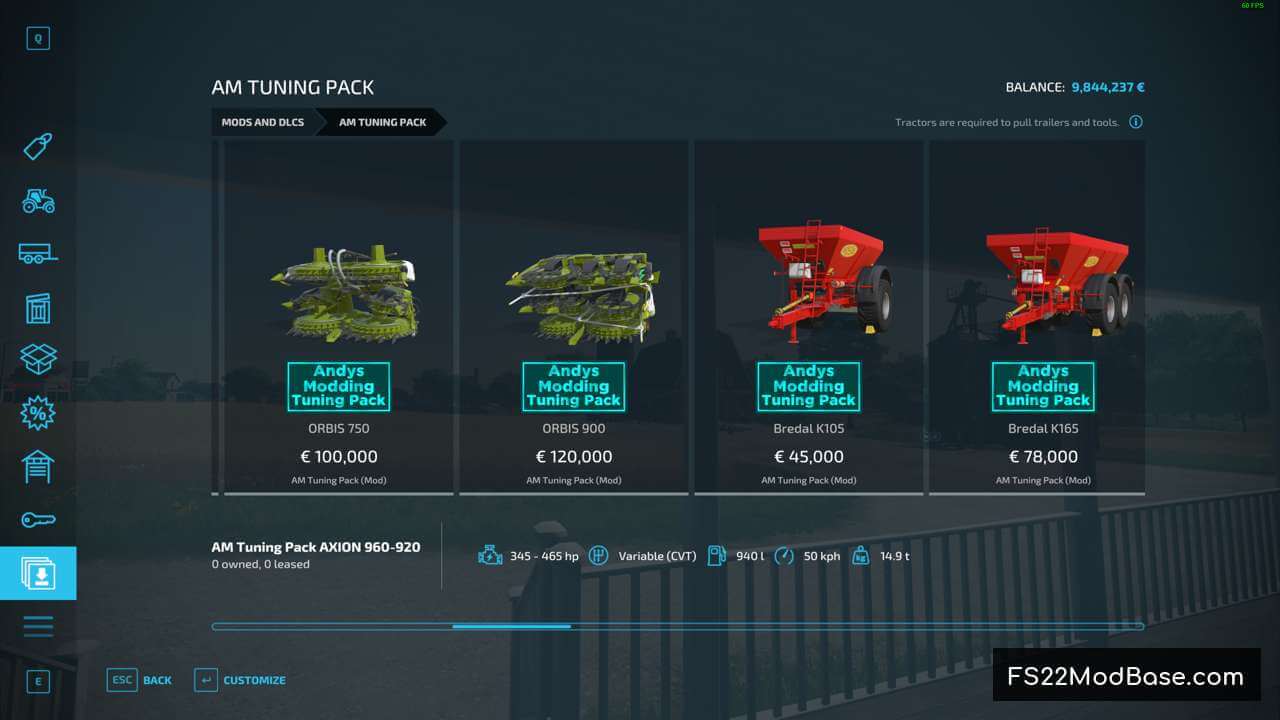Image resolution: width=1280 pixels, height=720 pixels.
Task: Open the vehicle search tool
Action: coord(38,38)
